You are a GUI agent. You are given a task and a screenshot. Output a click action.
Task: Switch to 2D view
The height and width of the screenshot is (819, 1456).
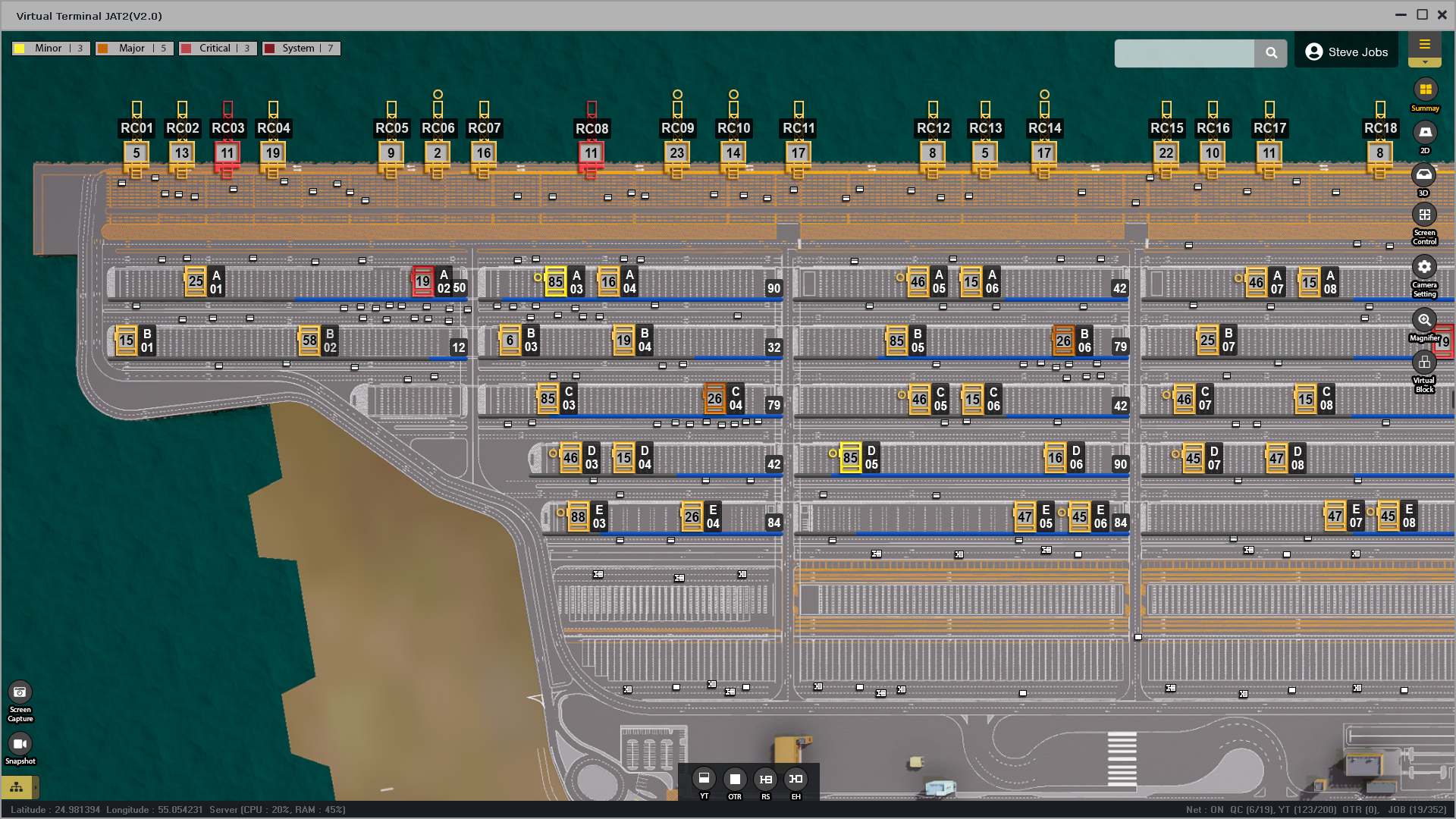(x=1425, y=133)
